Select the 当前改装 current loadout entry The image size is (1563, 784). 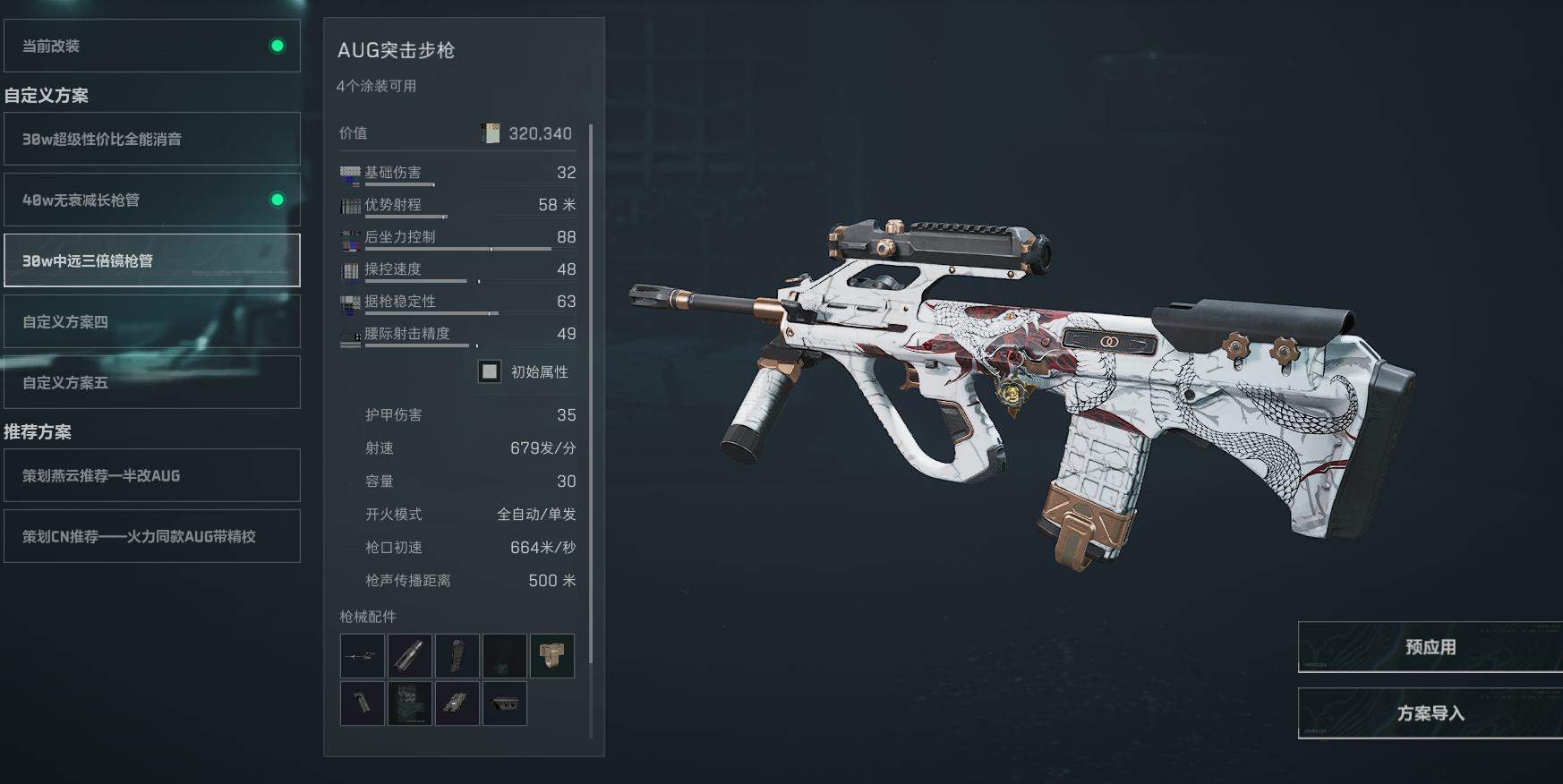(152, 46)
